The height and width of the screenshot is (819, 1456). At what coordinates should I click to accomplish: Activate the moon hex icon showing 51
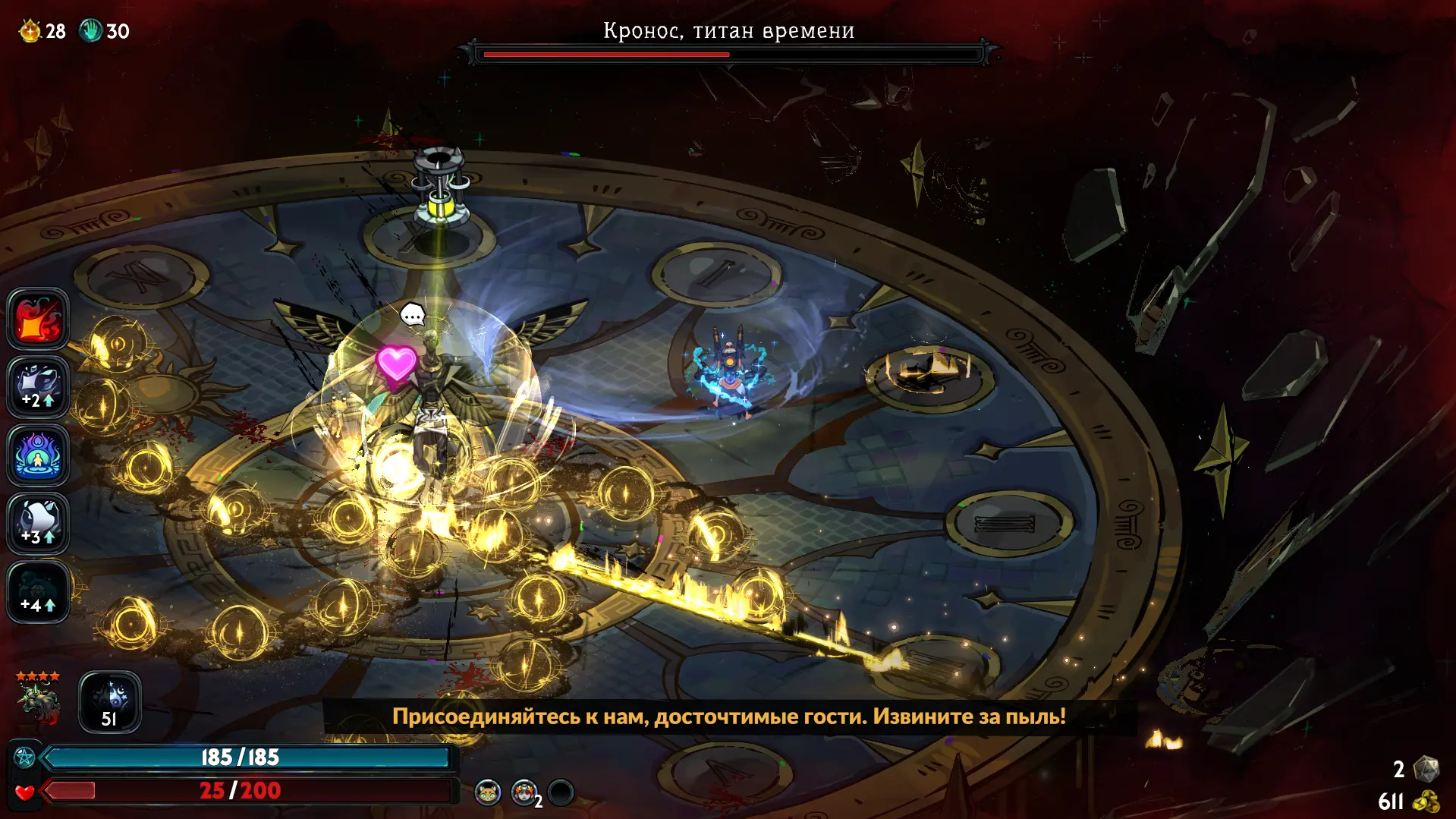pos(110,702)
